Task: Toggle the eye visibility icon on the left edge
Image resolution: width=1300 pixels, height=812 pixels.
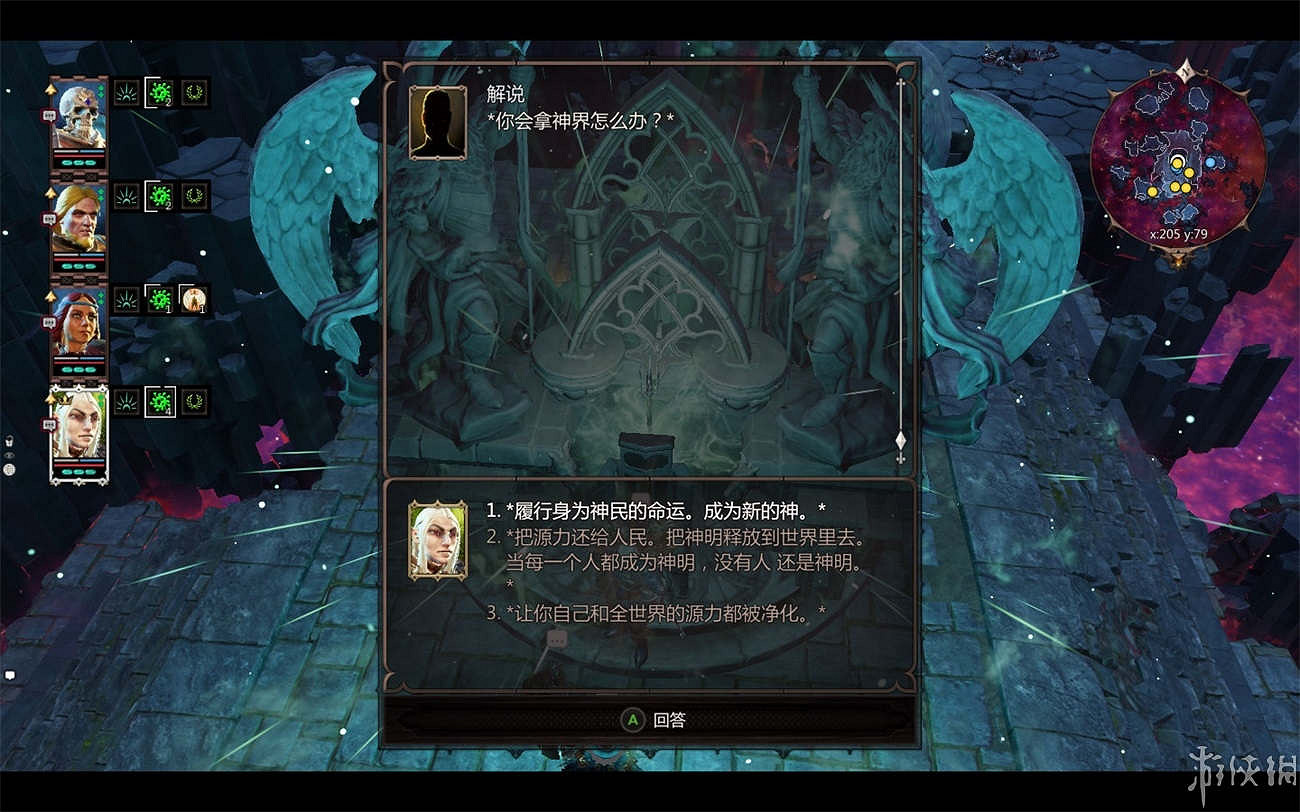Action: [8, 455]
